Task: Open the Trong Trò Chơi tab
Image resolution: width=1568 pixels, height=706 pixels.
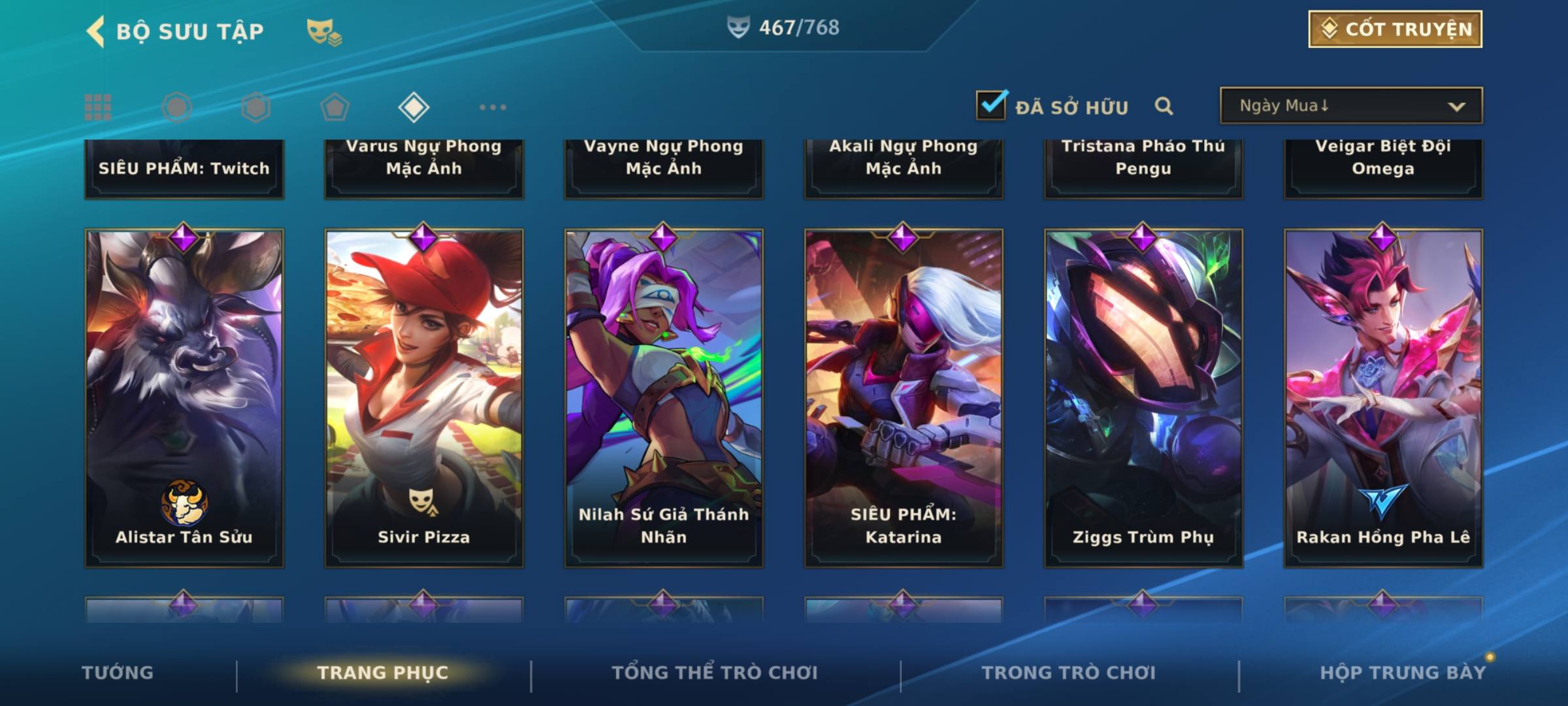Action: 1069,673
